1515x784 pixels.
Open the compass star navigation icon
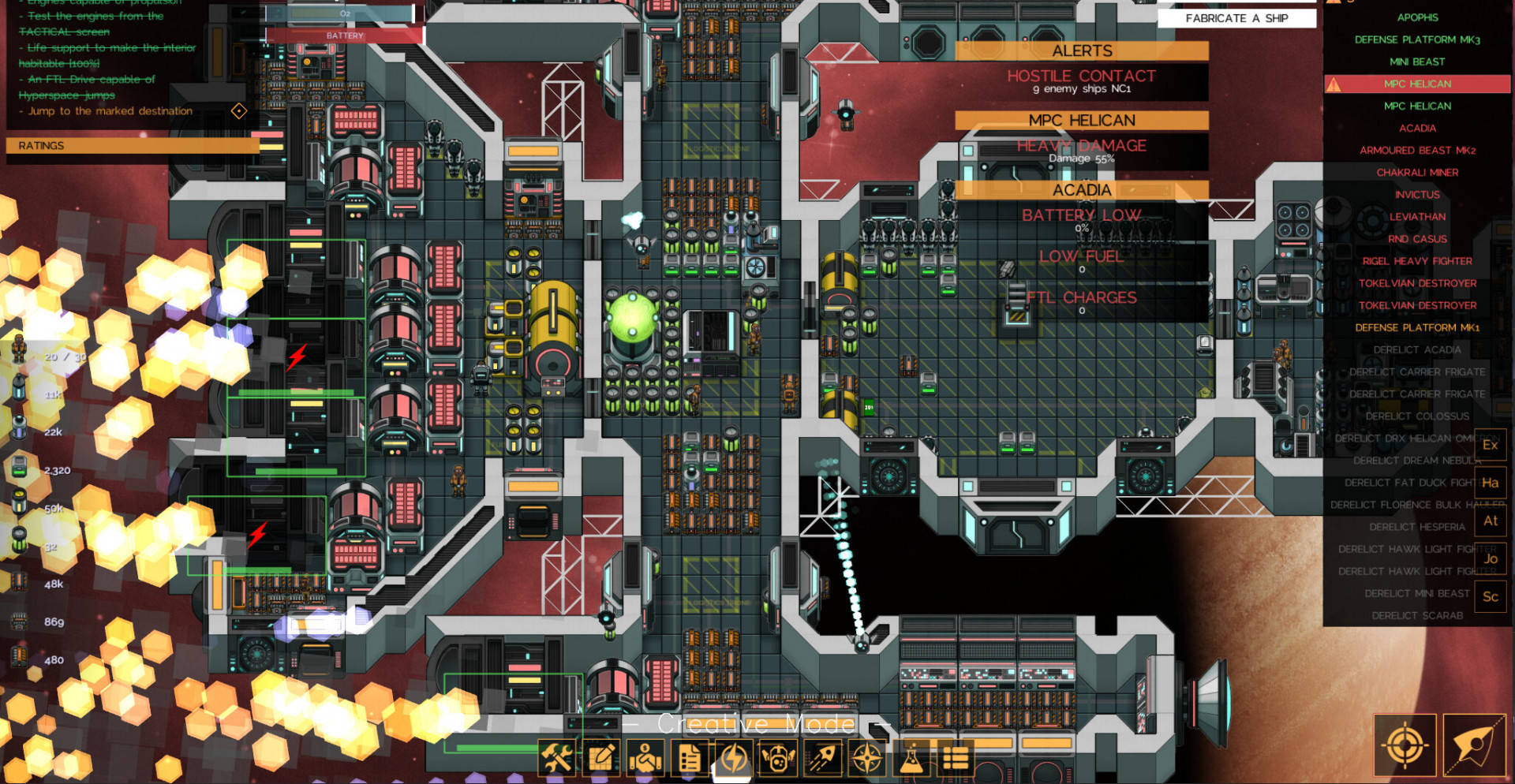866,759
